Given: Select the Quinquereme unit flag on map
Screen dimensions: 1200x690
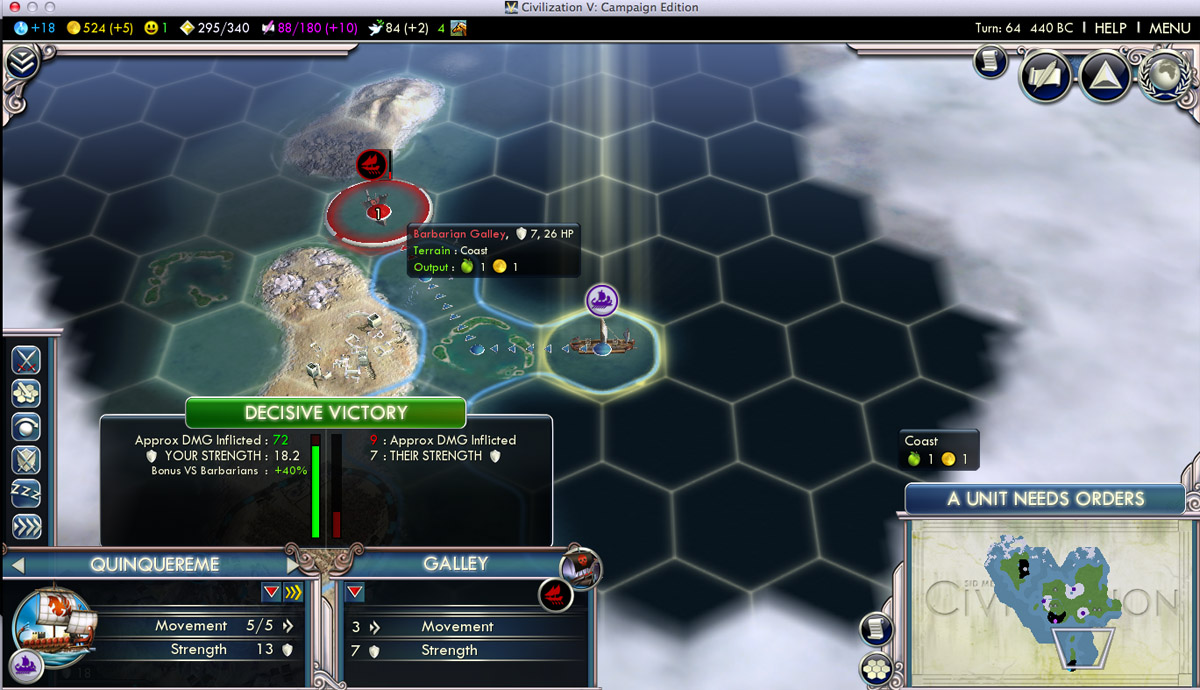Looking at the screenshot, I should pos(601,298).
